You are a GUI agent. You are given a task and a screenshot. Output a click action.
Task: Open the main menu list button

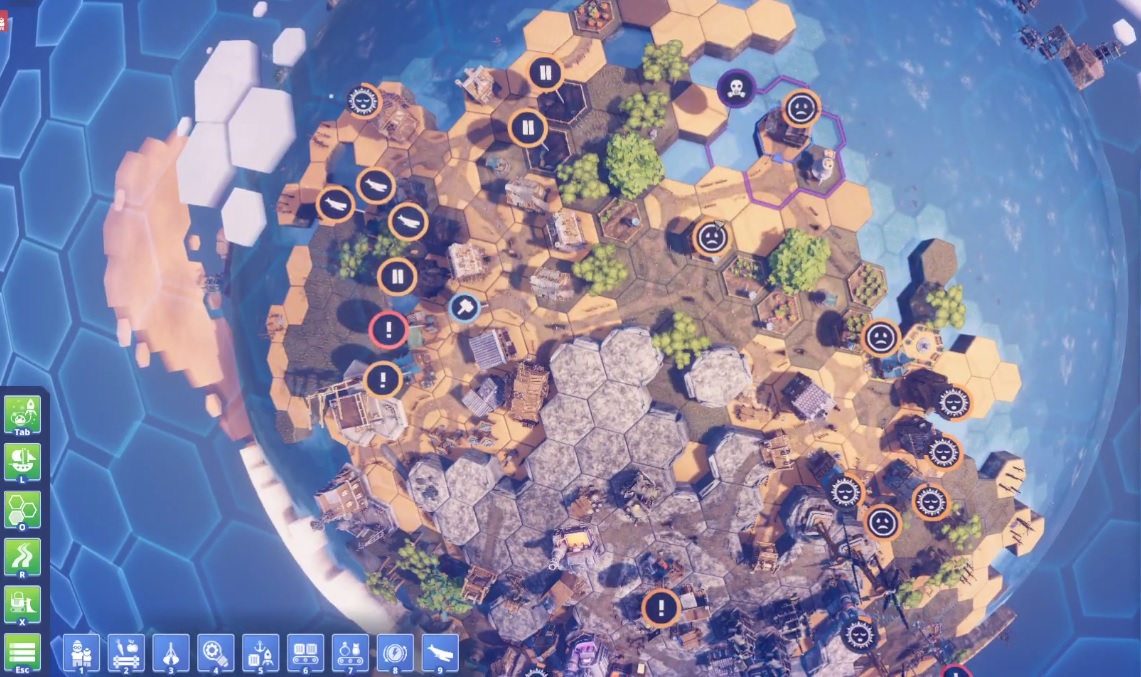[23, 652]
